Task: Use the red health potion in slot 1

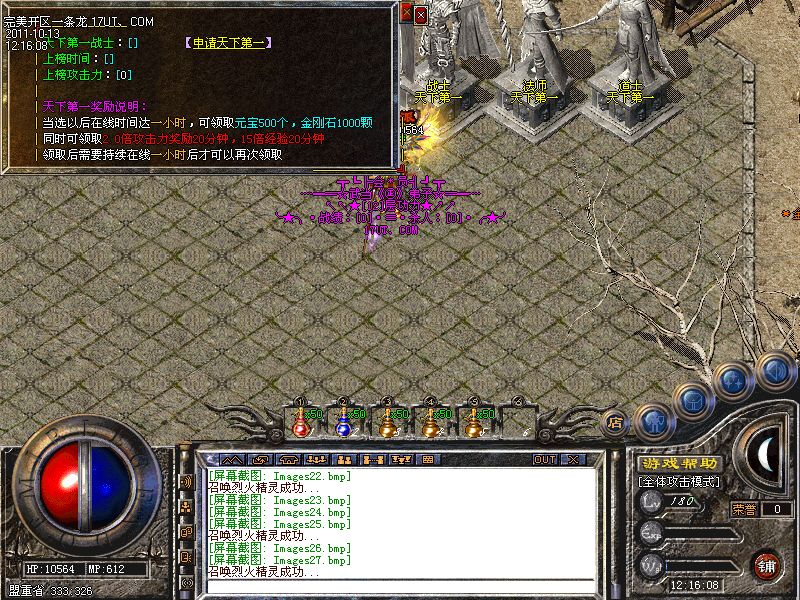Action: [300, 424]
